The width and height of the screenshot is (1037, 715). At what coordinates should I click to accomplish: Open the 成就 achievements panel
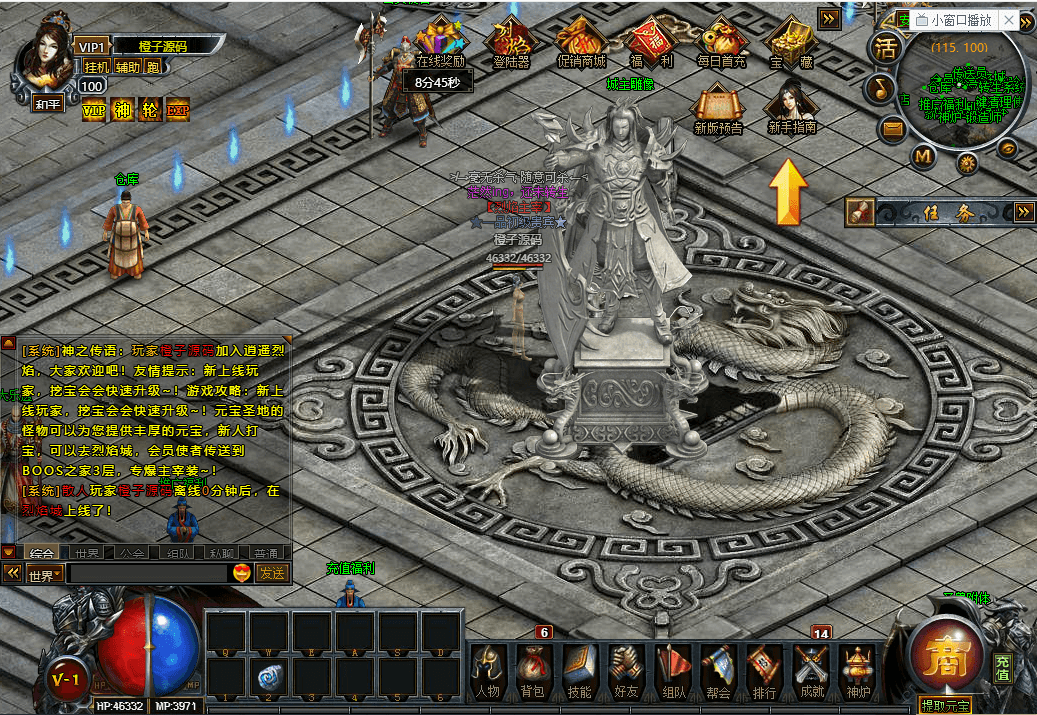coord(811,668)
